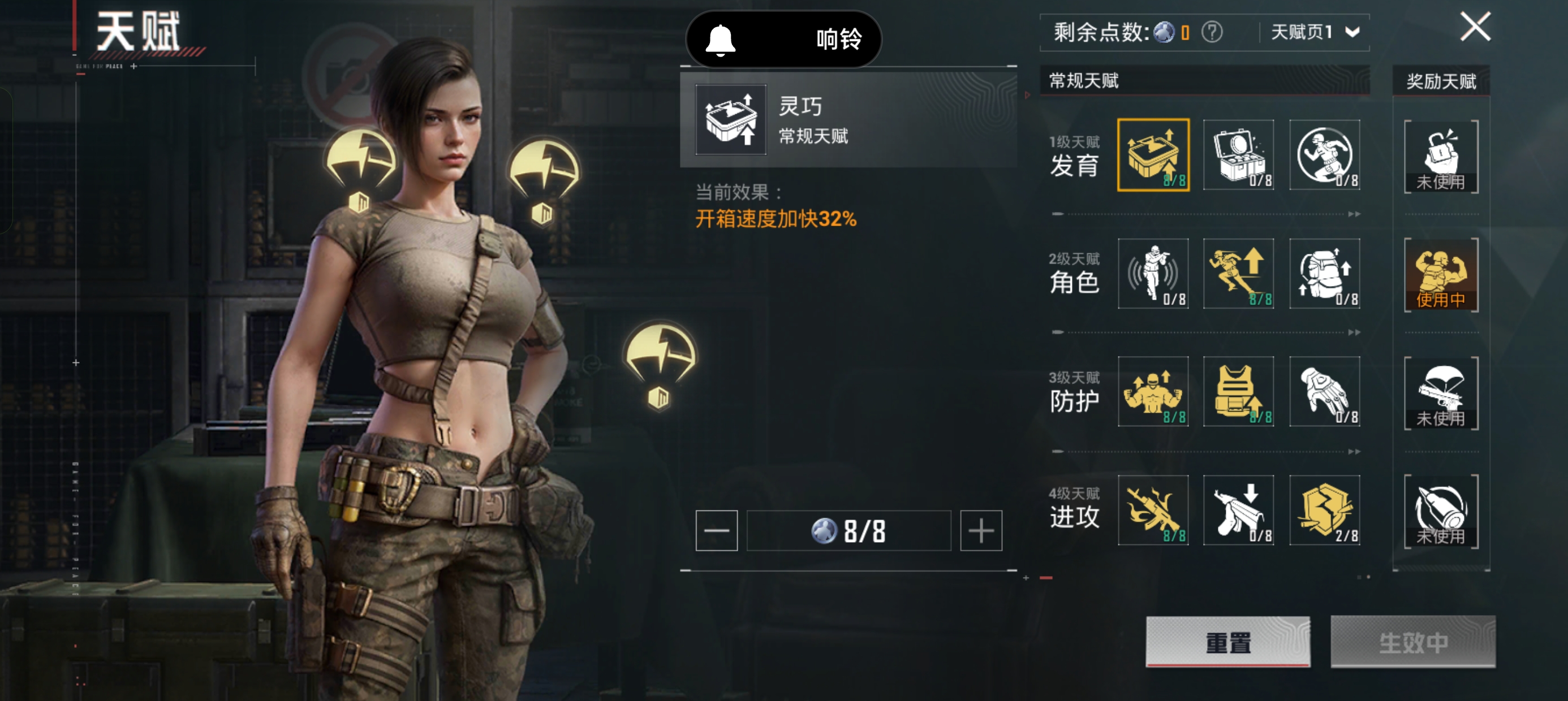Tap the 响铃 bell notification banner
The height and width of the screenshot is (701, 1568).
(x=783, y=39)
